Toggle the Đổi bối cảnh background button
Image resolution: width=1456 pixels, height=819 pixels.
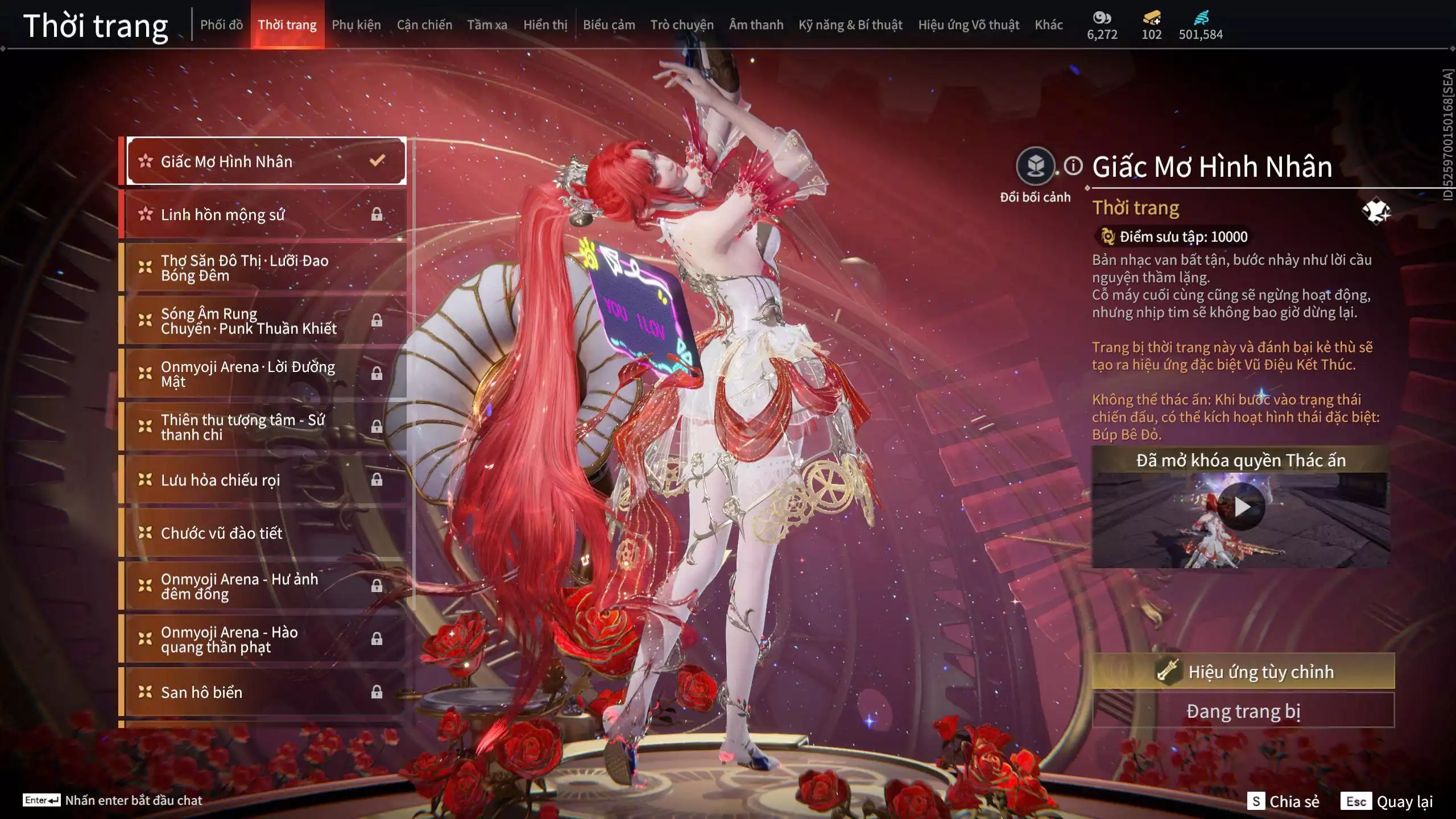(1035, 167)
